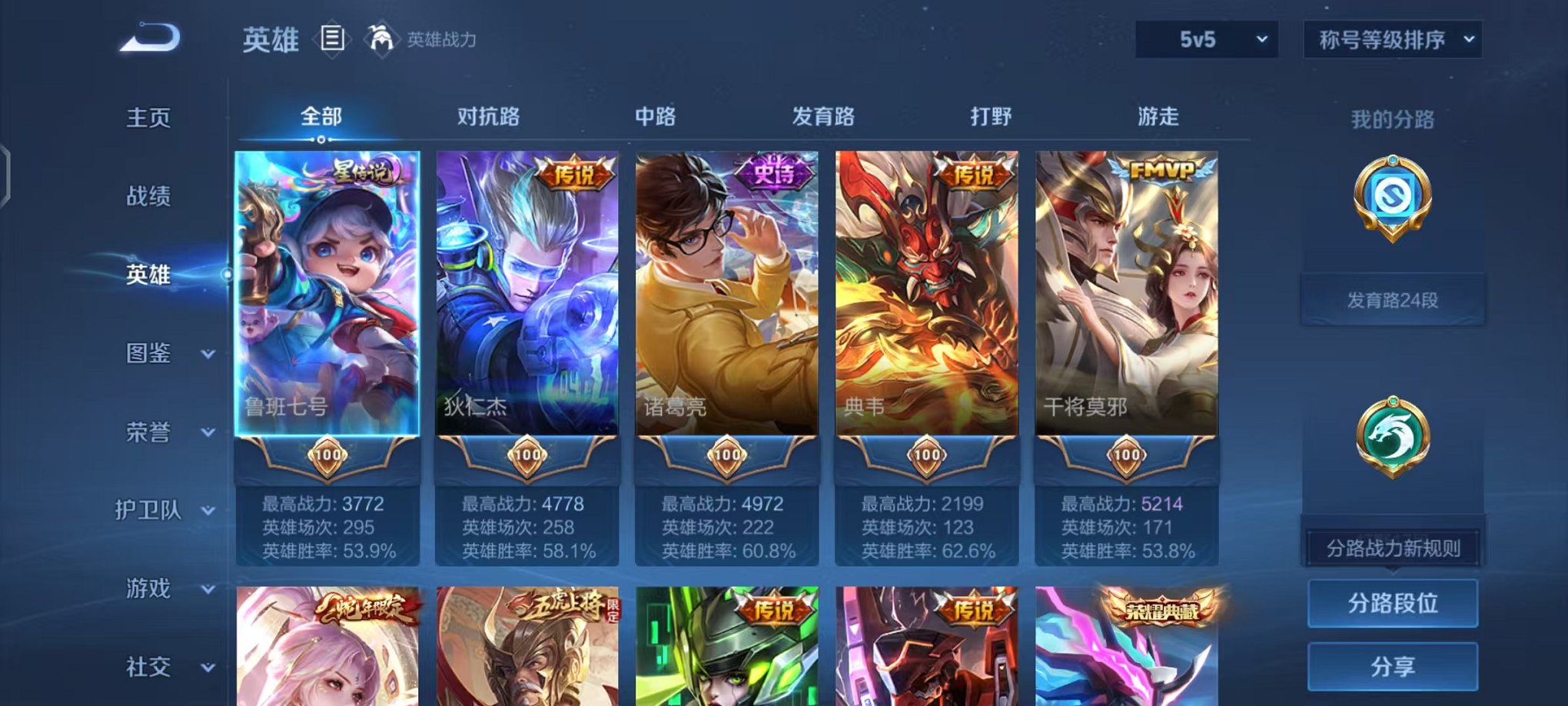
Task: Open the 称号等级排序 sorting dropdown
Action: click(x=1391, y=38)
